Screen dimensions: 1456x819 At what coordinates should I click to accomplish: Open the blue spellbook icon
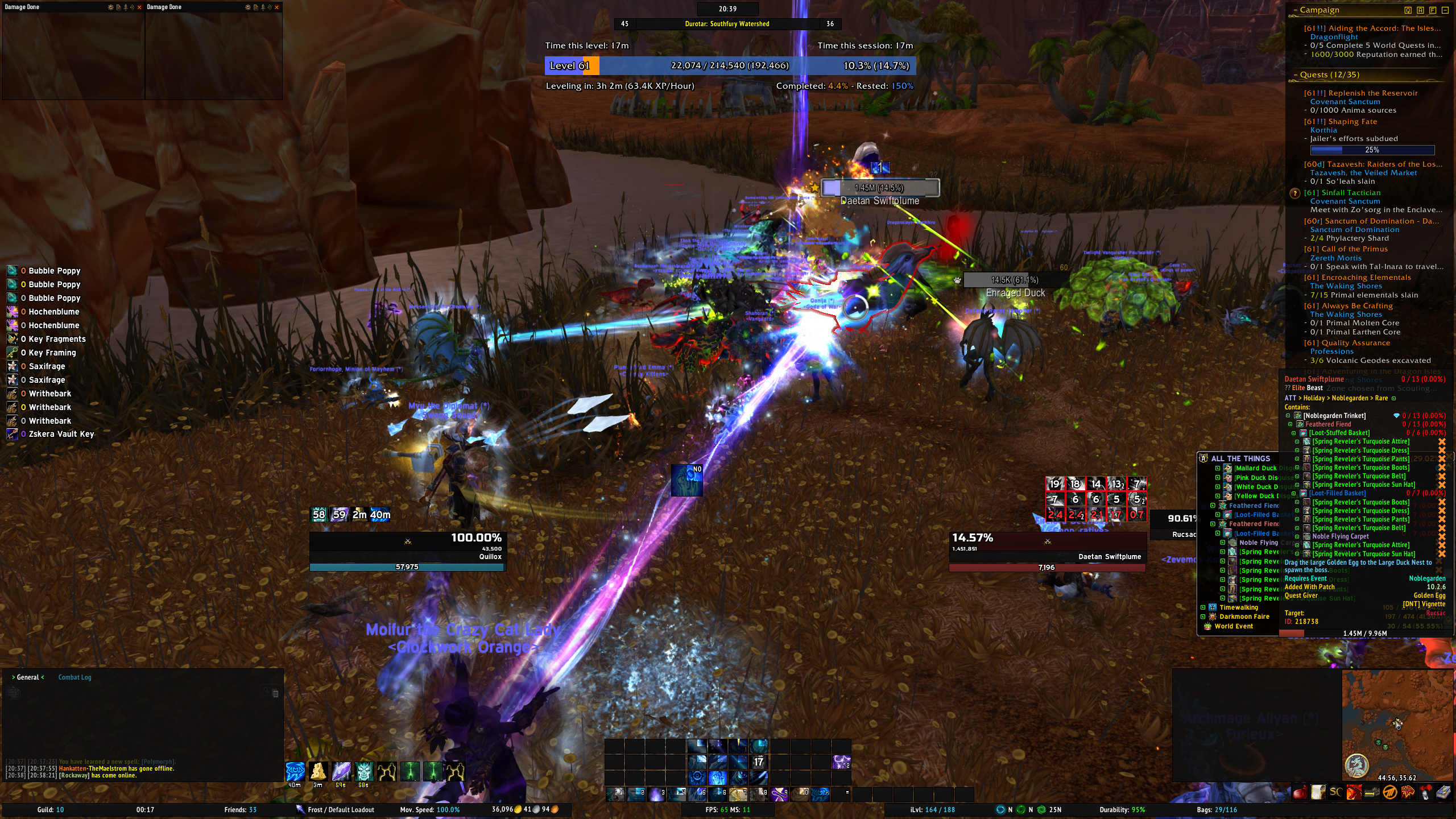[x=1443, y=792]
